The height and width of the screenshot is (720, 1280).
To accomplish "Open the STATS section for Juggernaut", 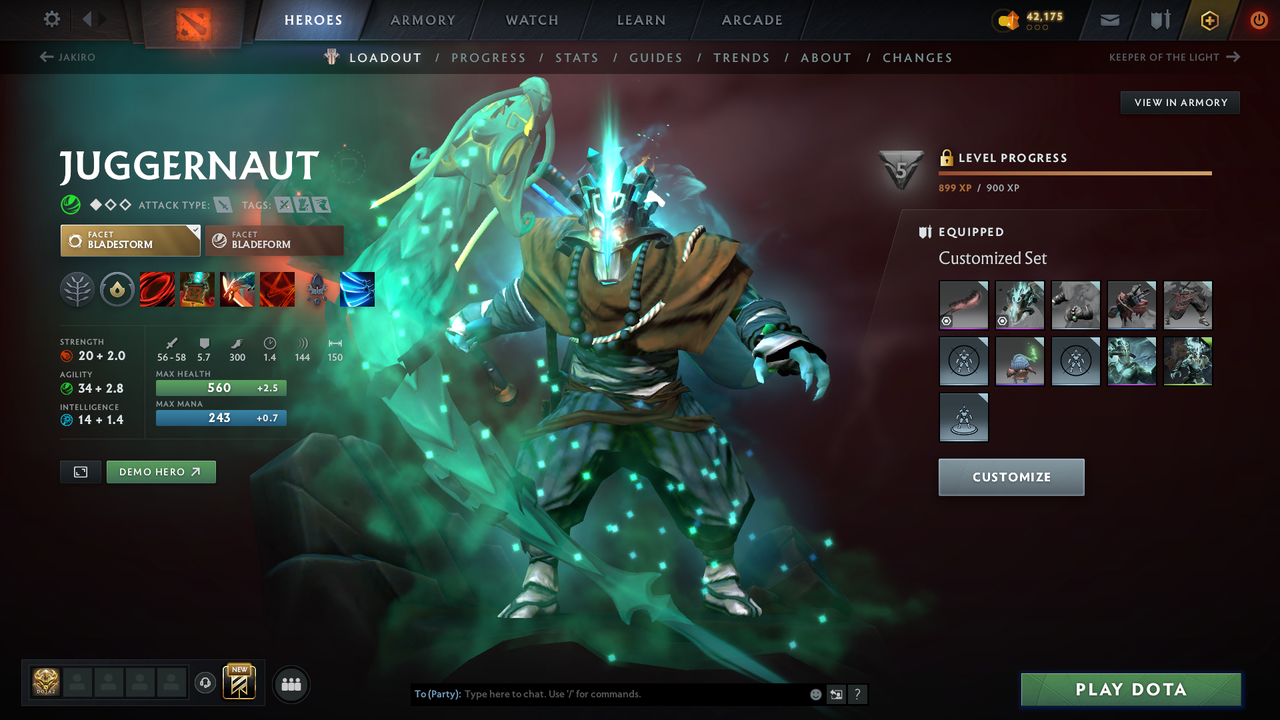I will tap(577, 57).
